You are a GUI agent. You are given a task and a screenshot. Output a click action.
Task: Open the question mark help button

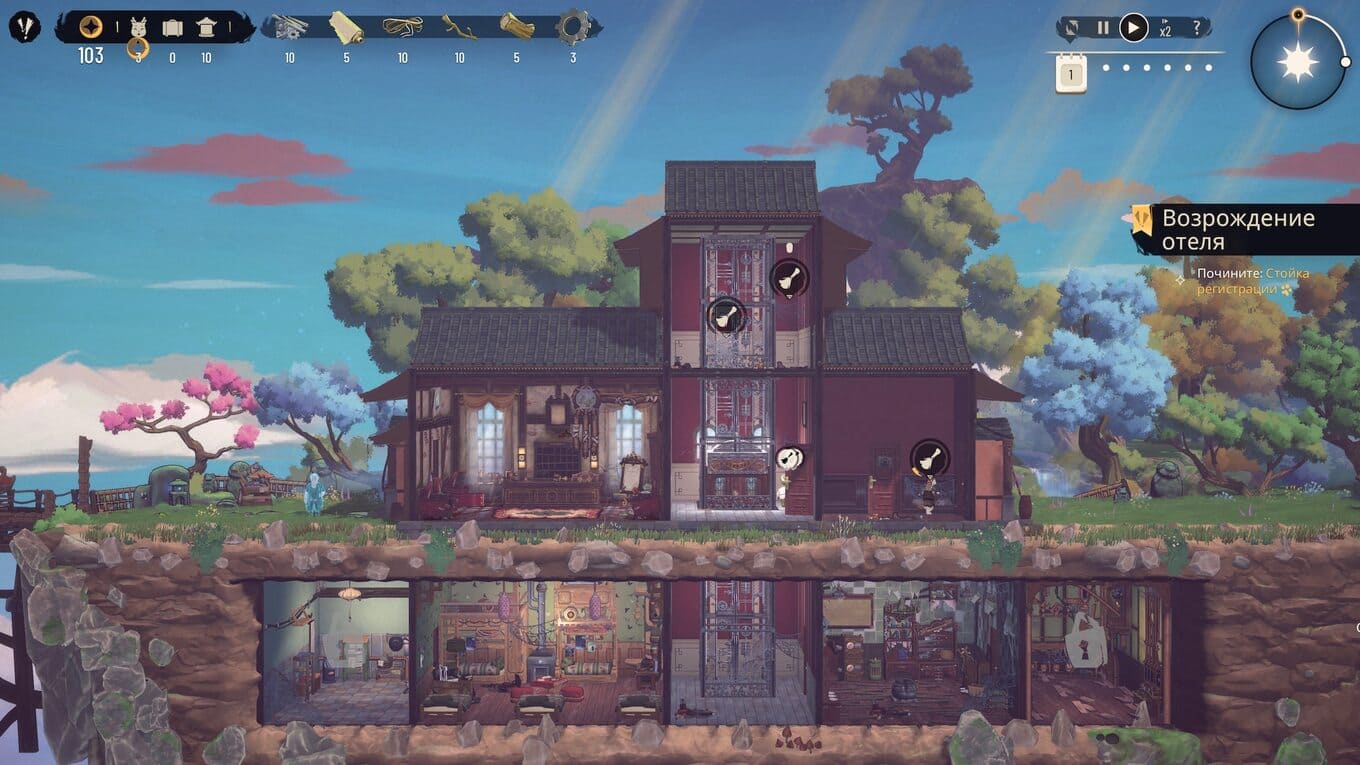click(x=1196, y=28)
